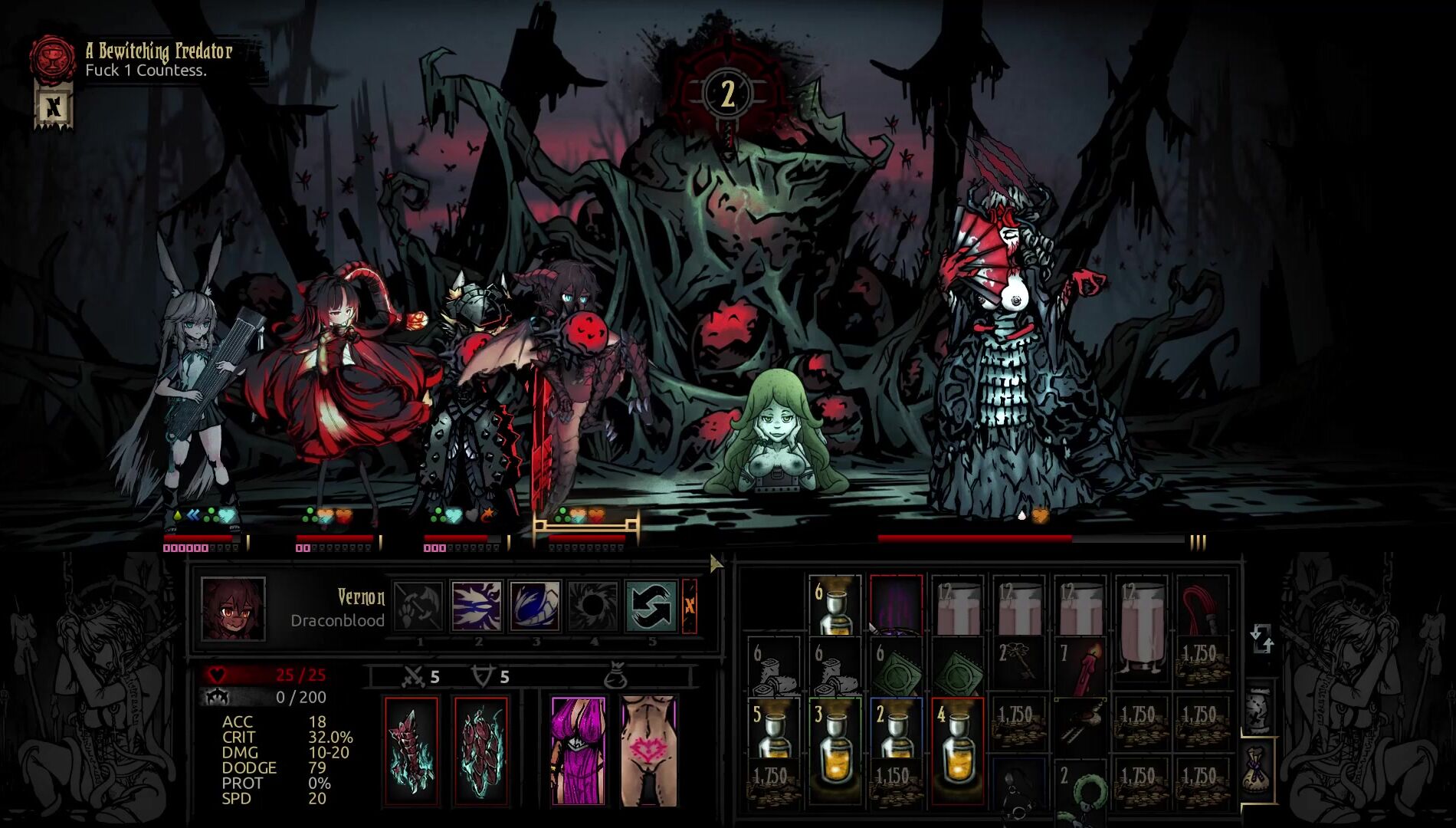Screen dimensions: 1456x828
Task: Click the orange pass turn button
Action: [x=690, y=606]
